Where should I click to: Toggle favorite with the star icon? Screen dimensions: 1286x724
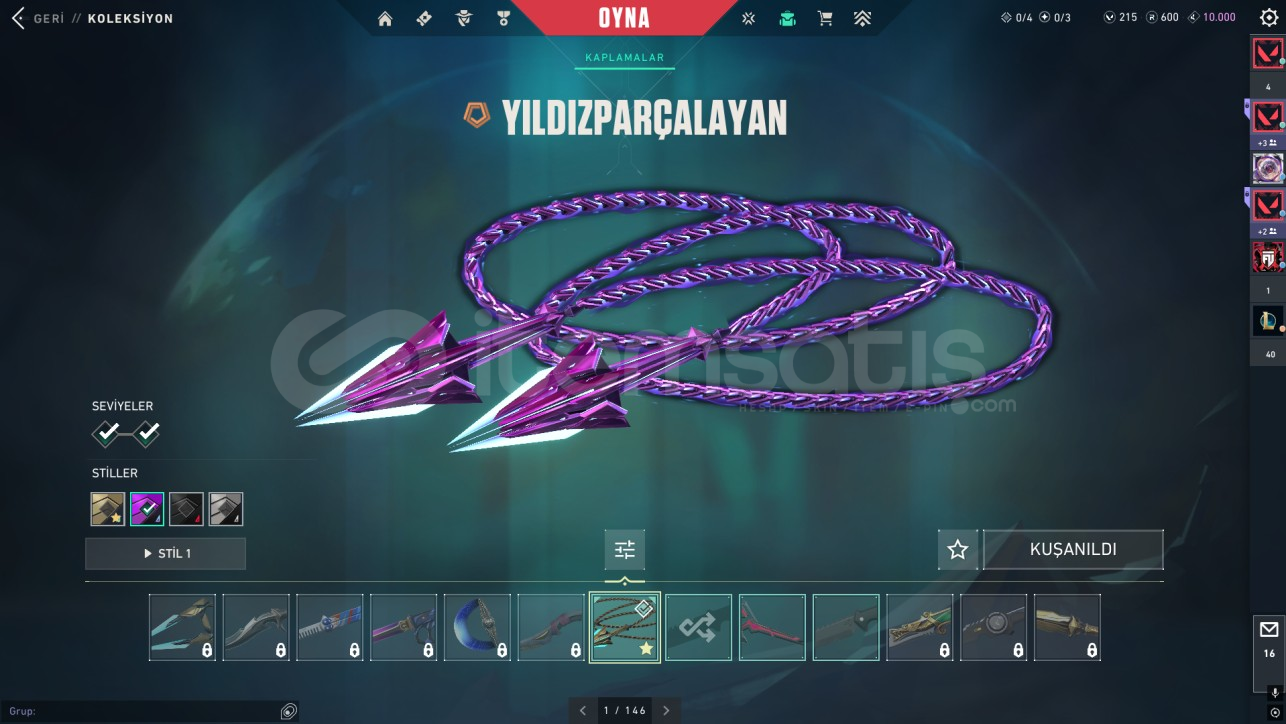(x=957, y=549)
